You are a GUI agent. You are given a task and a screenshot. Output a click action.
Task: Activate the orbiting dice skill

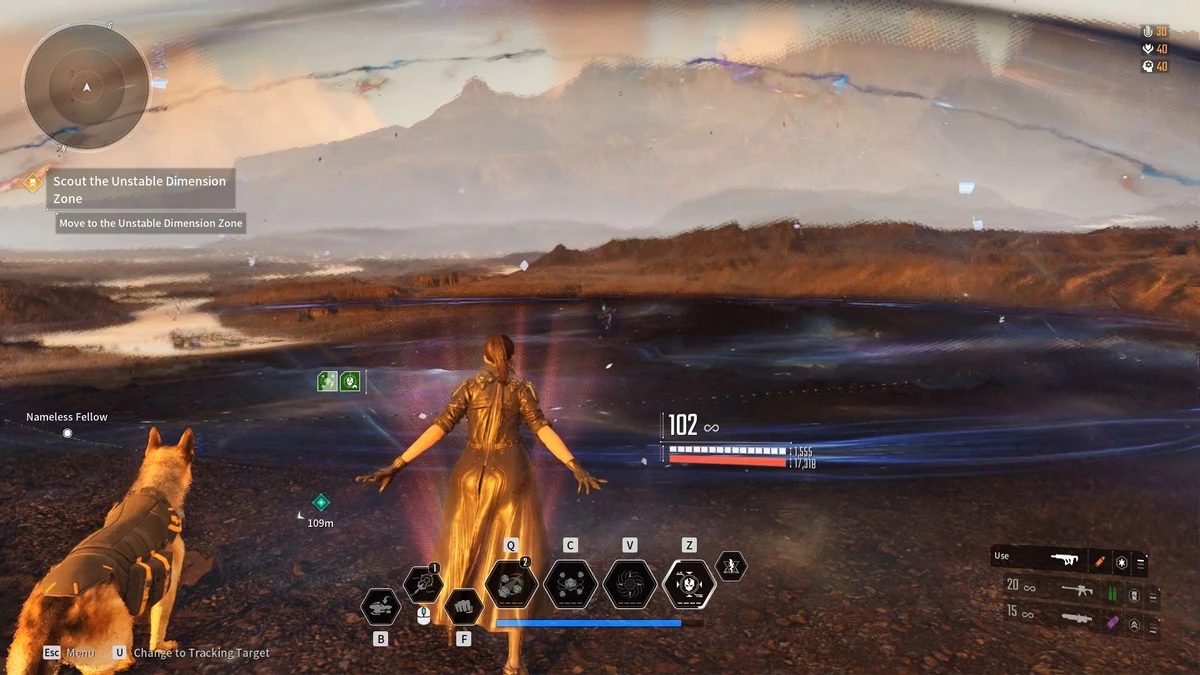click(x=570, y=584)
